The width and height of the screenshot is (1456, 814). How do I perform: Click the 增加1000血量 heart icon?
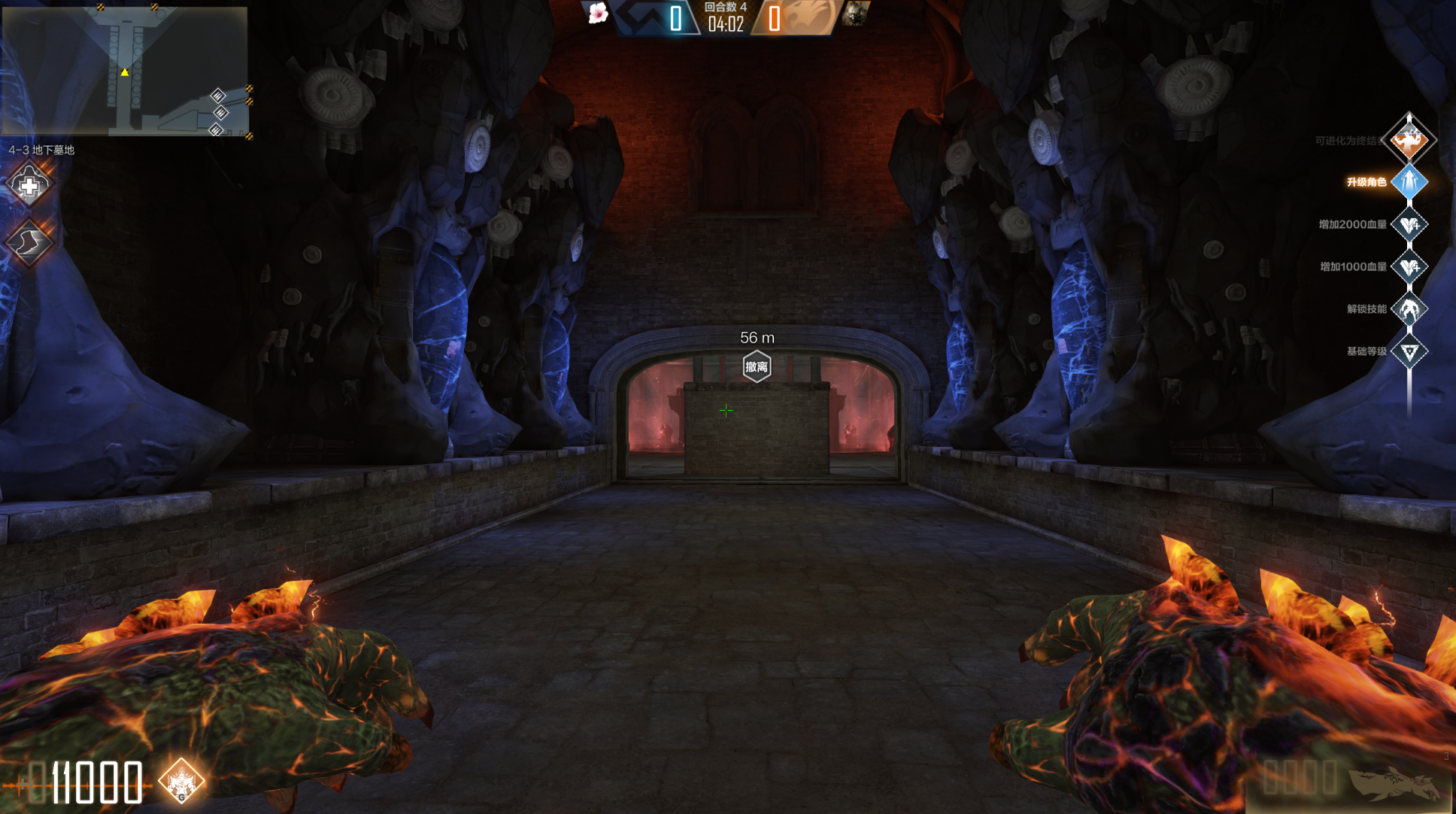tap(1409, 266)
